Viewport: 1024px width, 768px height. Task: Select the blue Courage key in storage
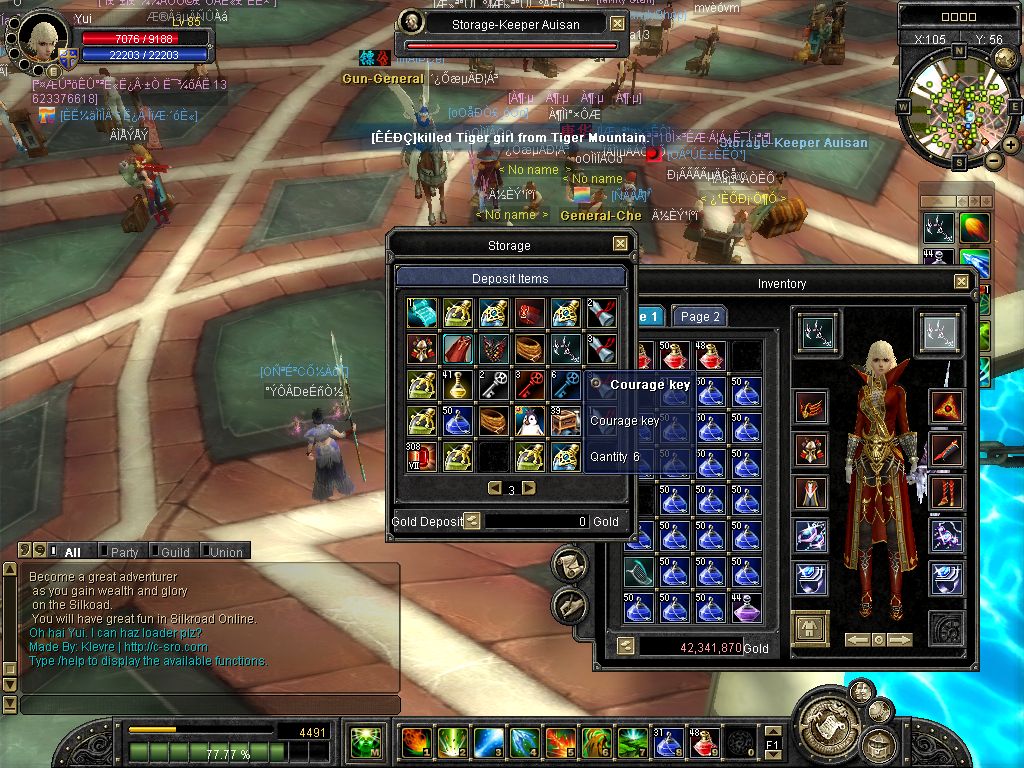[566, 385]
